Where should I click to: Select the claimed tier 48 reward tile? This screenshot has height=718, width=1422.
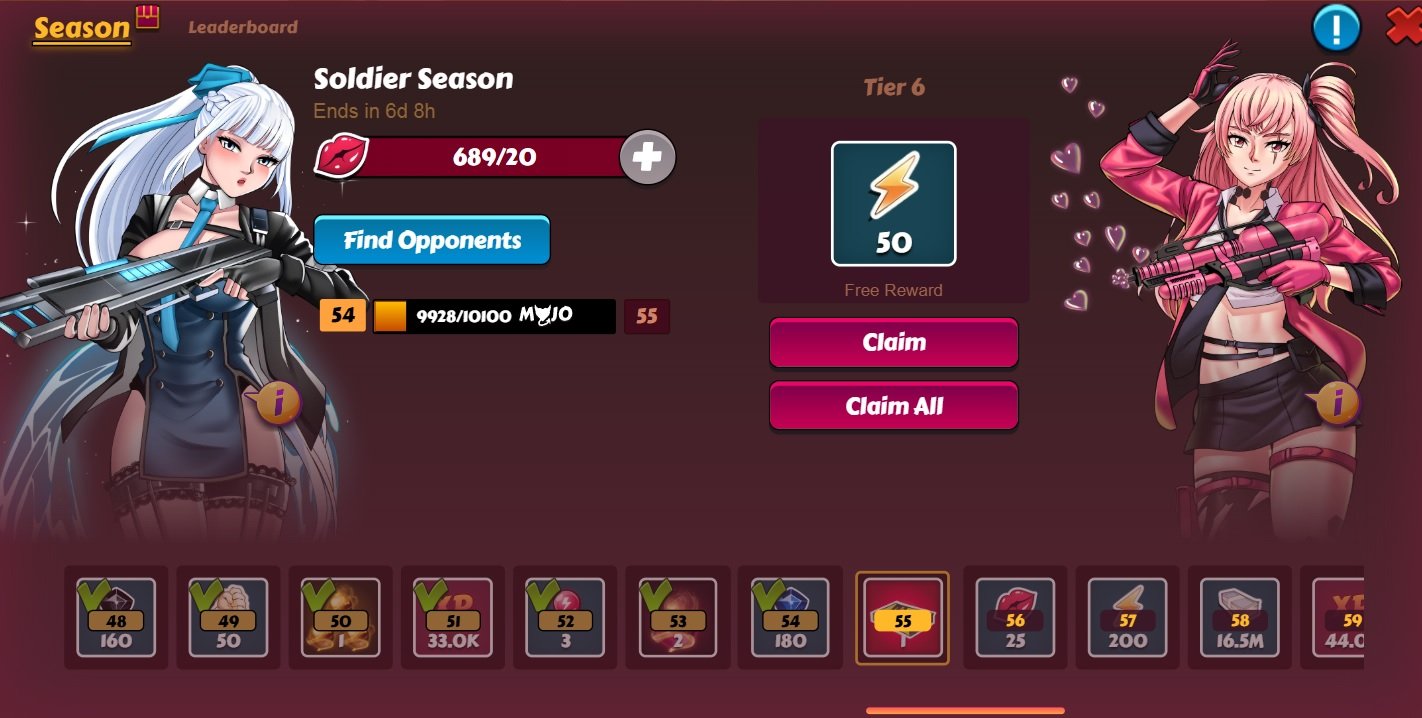pyautogui.click(x=116, y=618)
